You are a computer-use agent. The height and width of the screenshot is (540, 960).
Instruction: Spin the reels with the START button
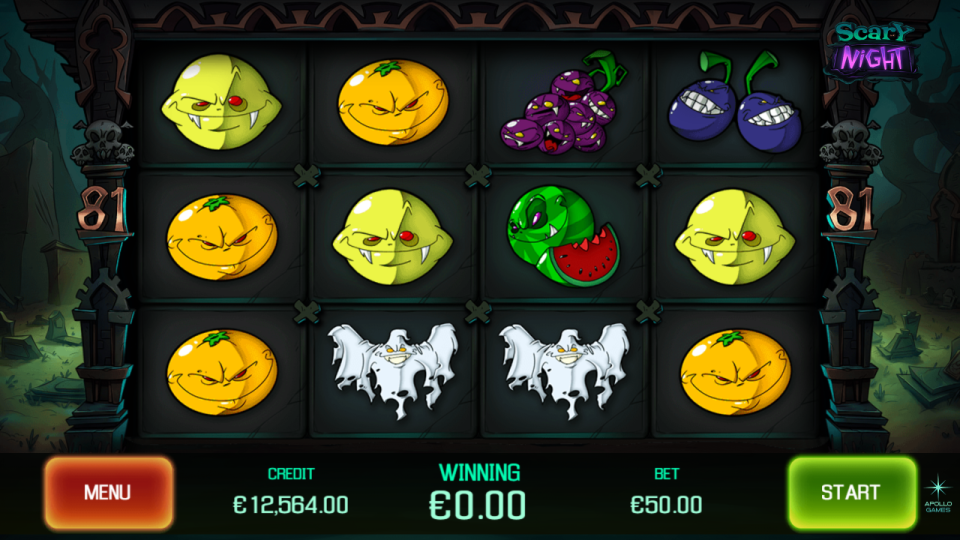click(x=851, y=492)
